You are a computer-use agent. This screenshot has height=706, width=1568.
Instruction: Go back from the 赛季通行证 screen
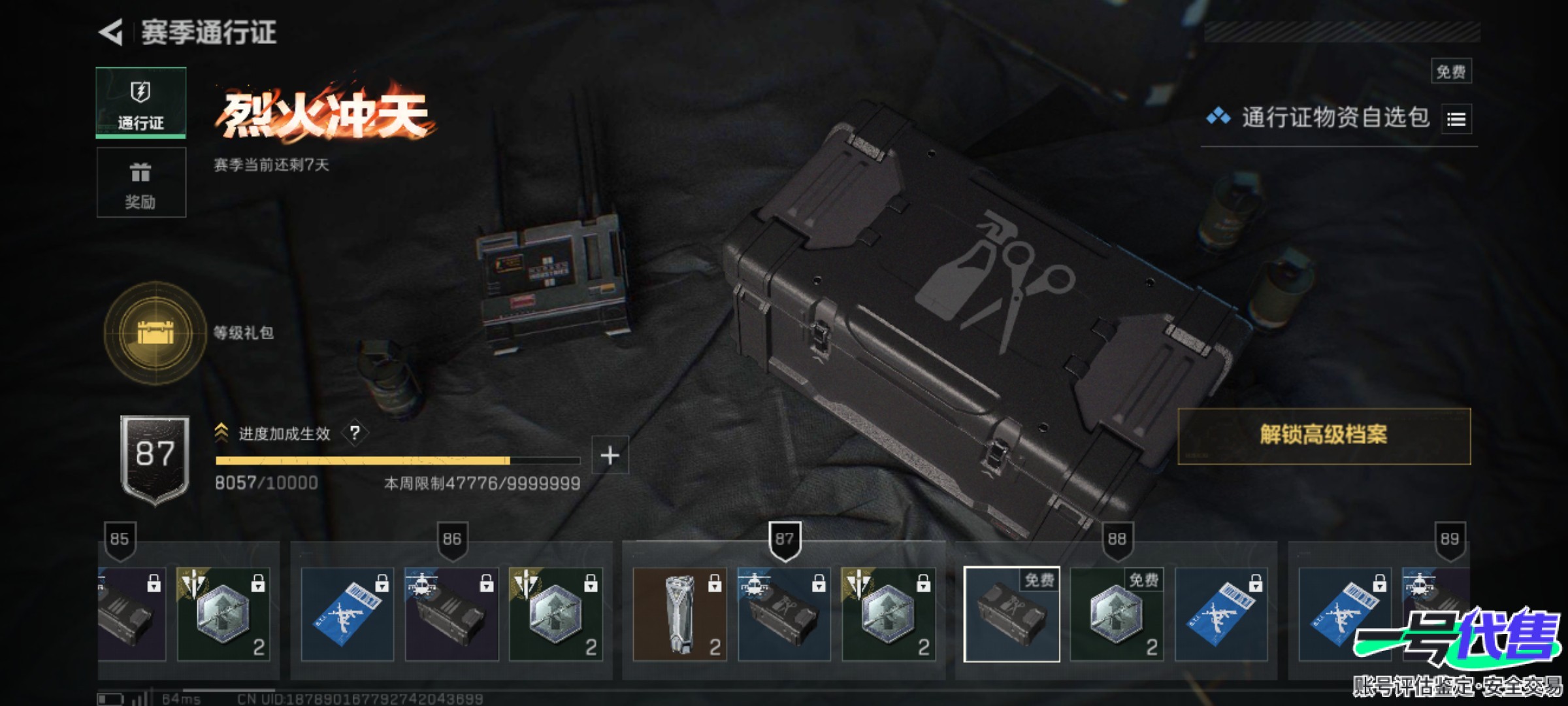111,32
